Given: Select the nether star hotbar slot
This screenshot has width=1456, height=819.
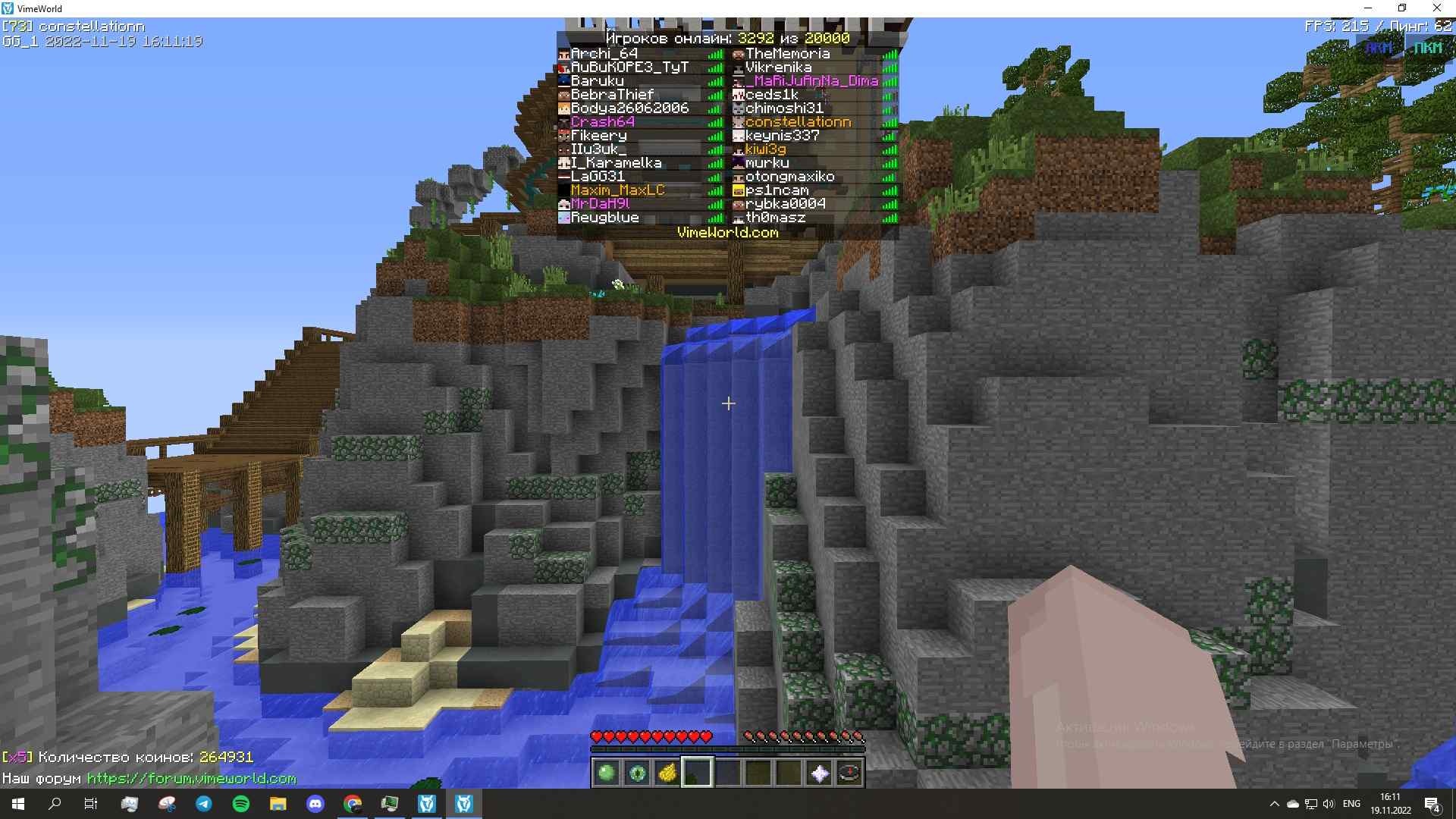Looking at the screenshot, I should [820, 773].
